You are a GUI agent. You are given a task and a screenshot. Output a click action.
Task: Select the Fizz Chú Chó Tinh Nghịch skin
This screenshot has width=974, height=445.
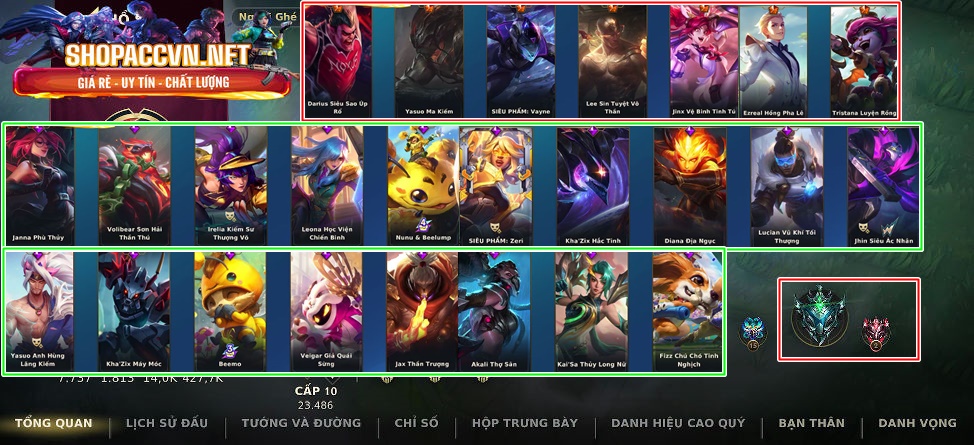pos(689,310)
